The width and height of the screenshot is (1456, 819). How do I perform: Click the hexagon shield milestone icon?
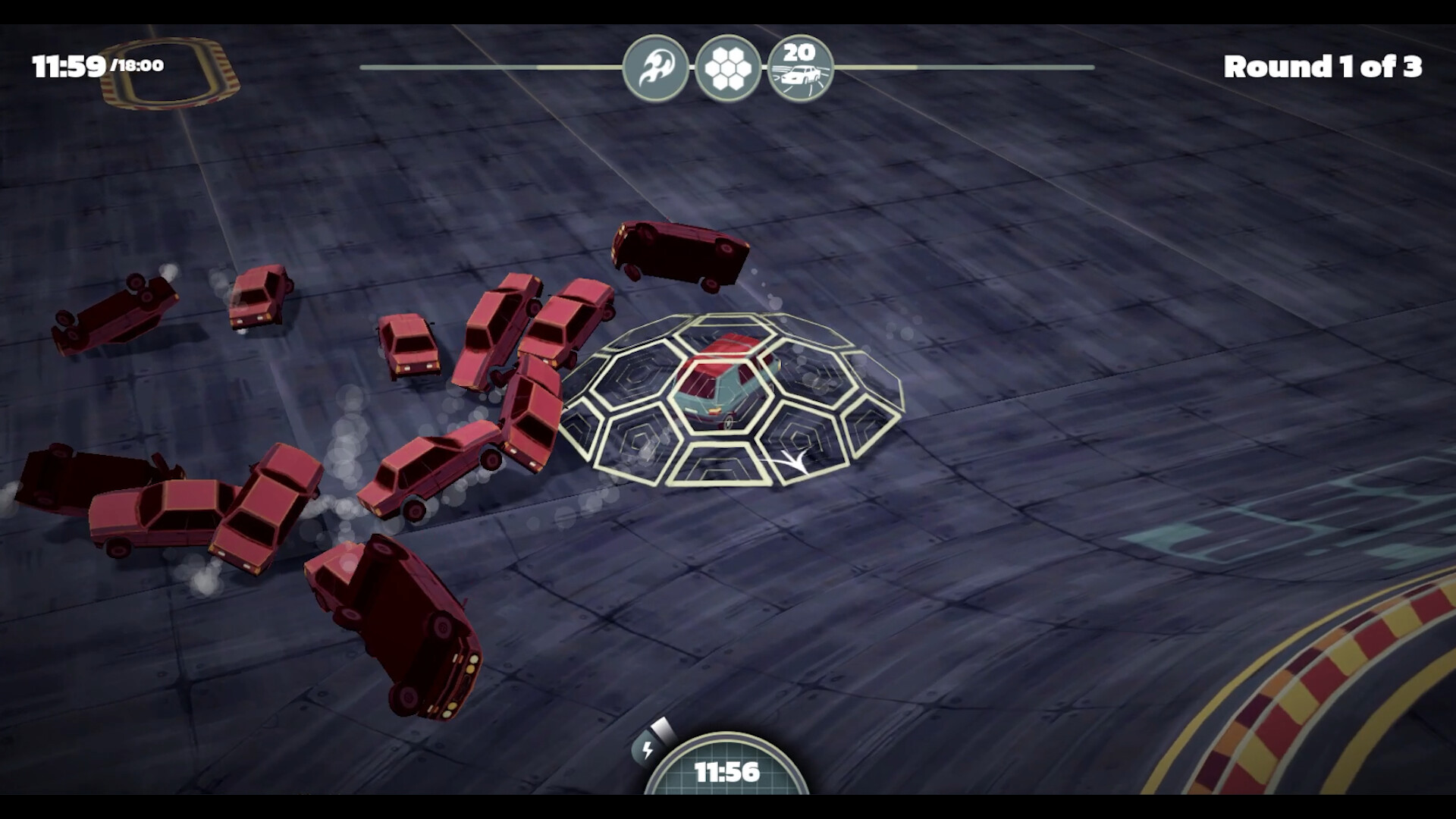pyautogui.click(x=728, y=66)
